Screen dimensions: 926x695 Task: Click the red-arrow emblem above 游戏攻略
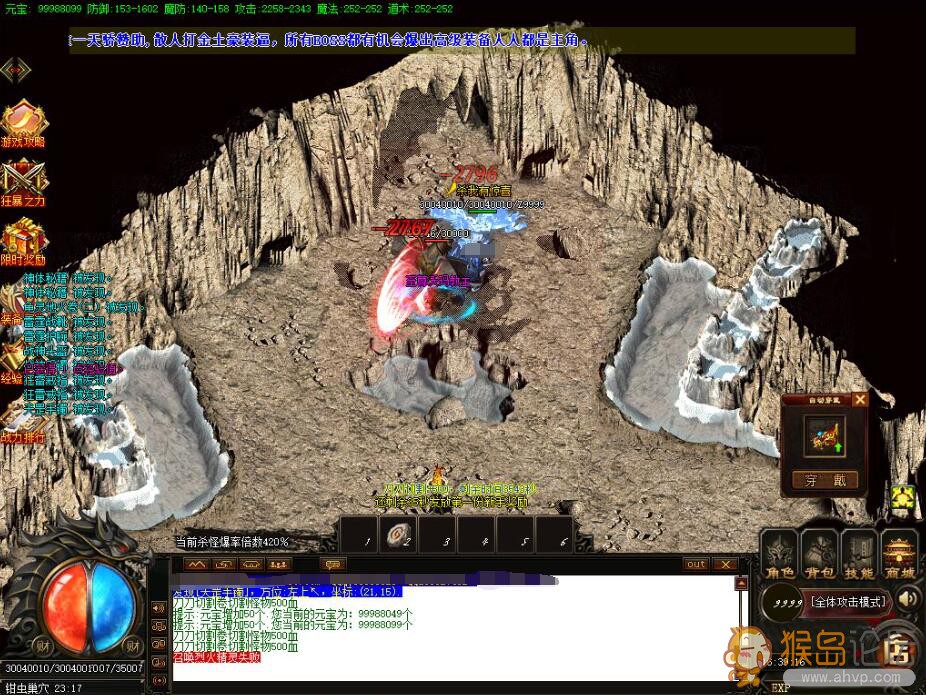(16, 70)
